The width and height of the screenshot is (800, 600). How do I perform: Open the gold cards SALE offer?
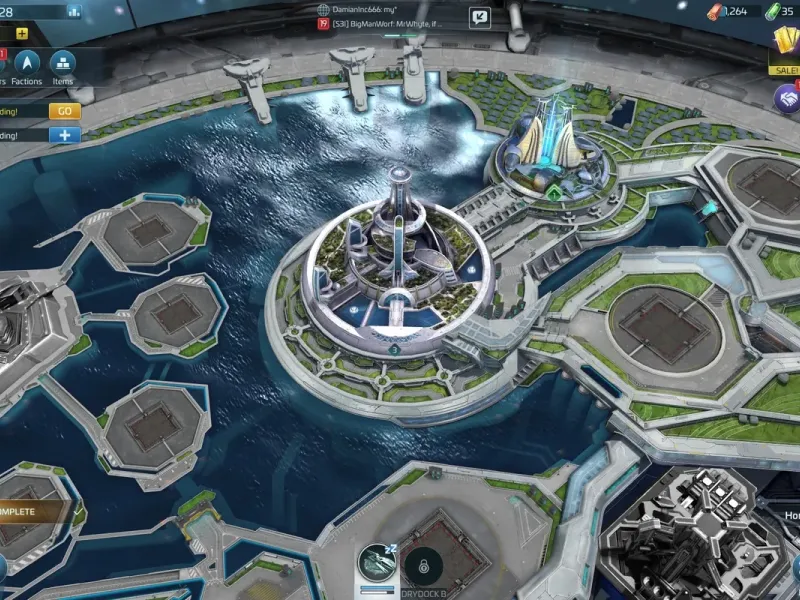click(x=785, y=50)
